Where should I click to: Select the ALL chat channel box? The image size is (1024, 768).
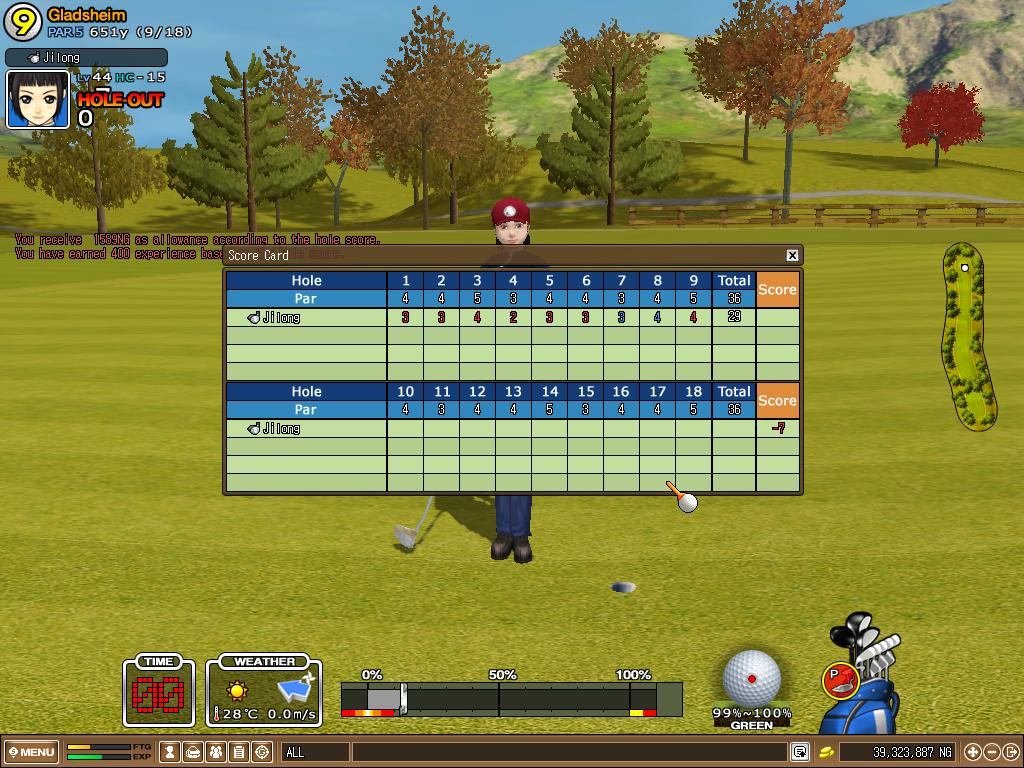click(315, 752)
